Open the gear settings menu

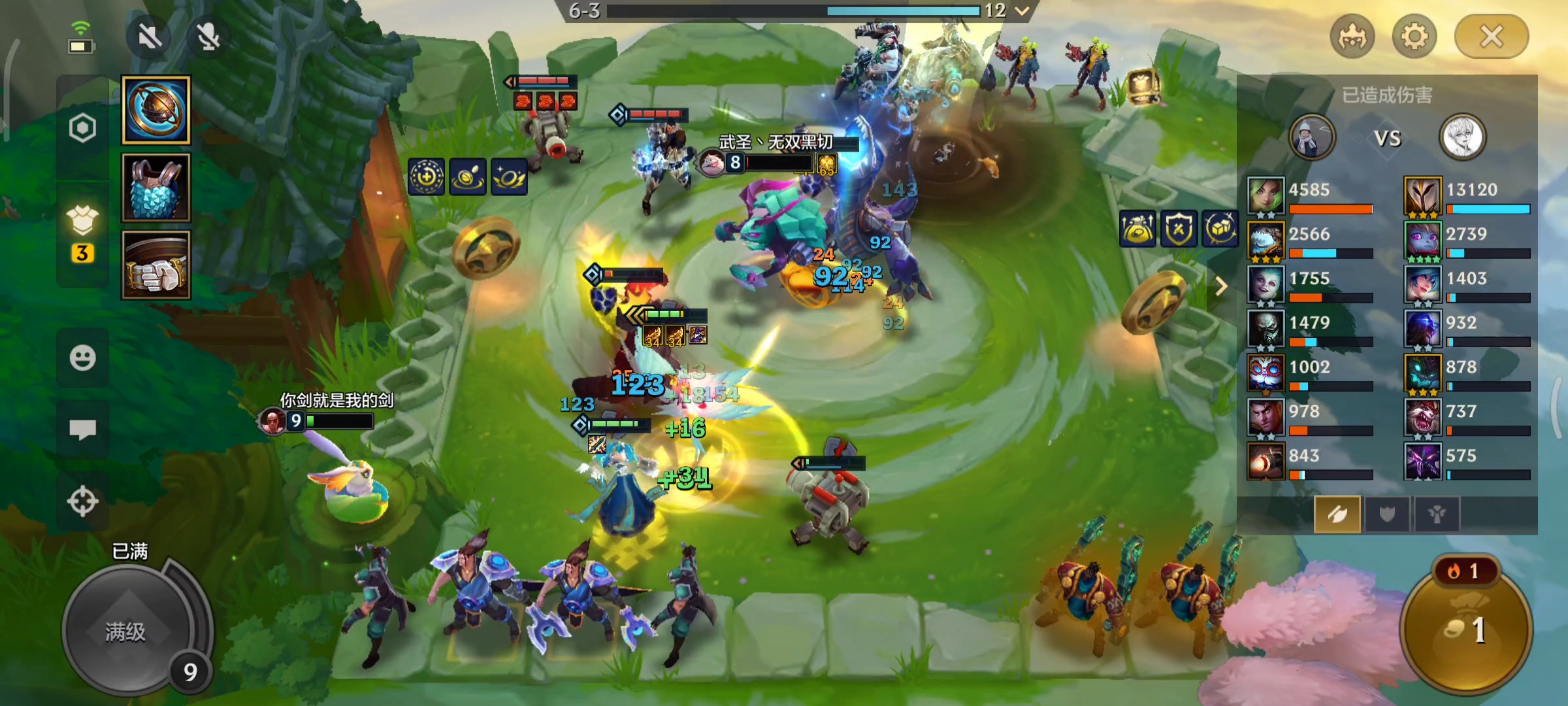point(1414,37)
